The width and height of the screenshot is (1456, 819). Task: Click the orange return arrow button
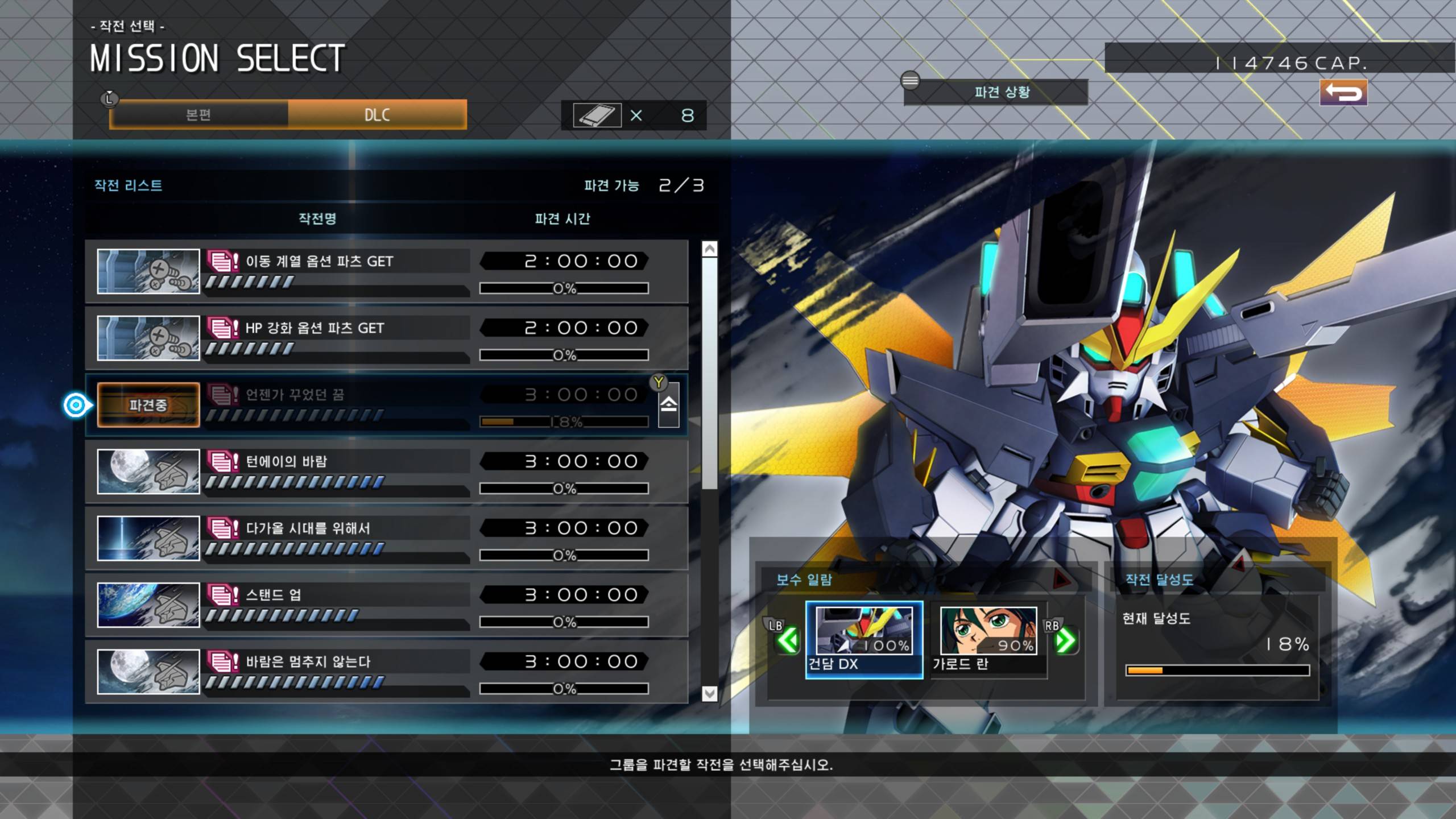[1343, 92]
